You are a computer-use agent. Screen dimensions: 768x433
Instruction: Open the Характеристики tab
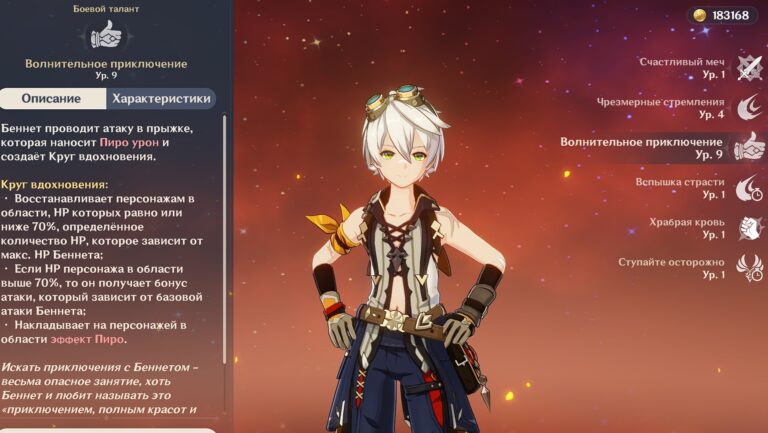pos(161,99)
